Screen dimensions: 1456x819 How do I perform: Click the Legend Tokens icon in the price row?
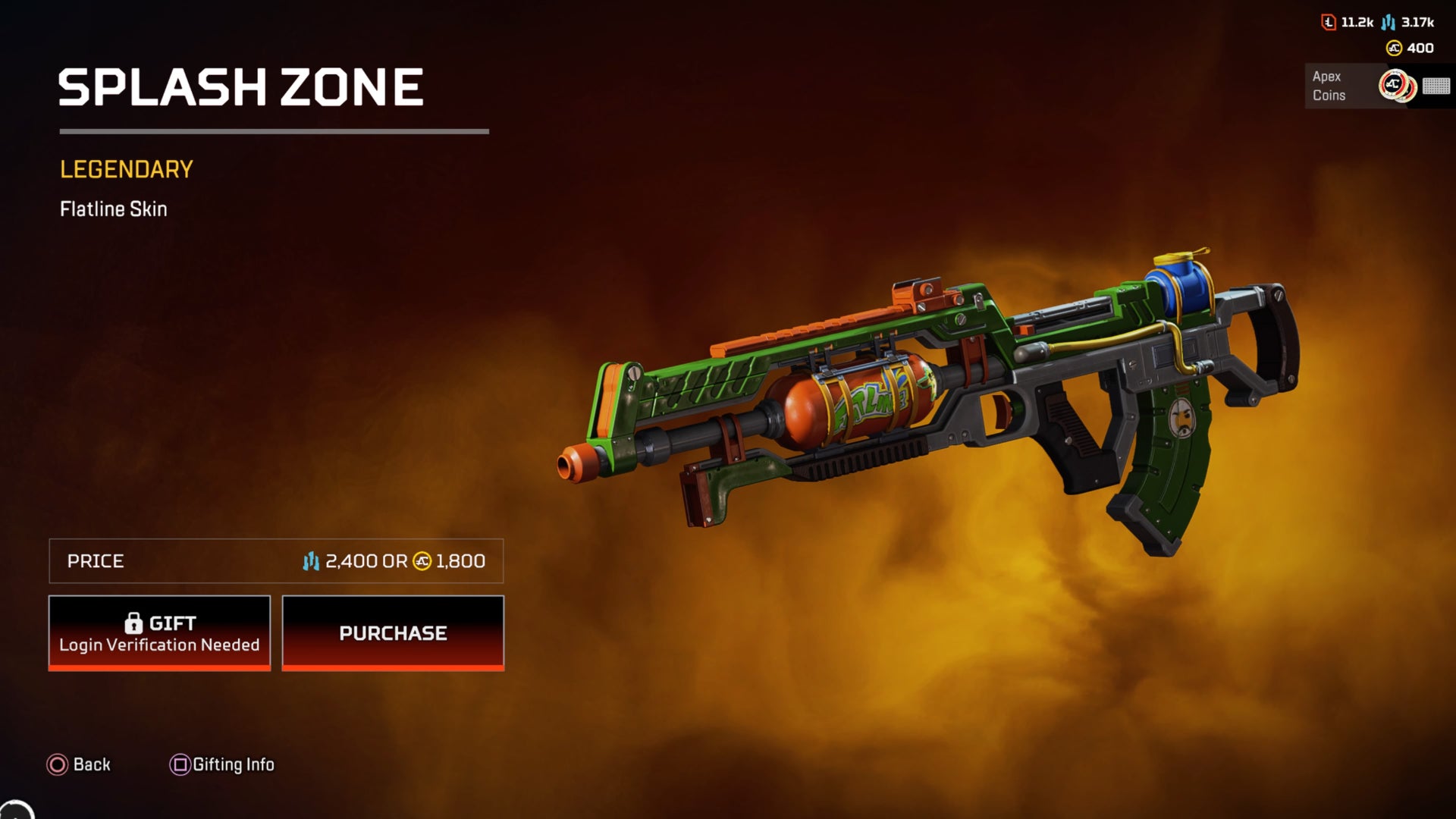click(310, 562)
